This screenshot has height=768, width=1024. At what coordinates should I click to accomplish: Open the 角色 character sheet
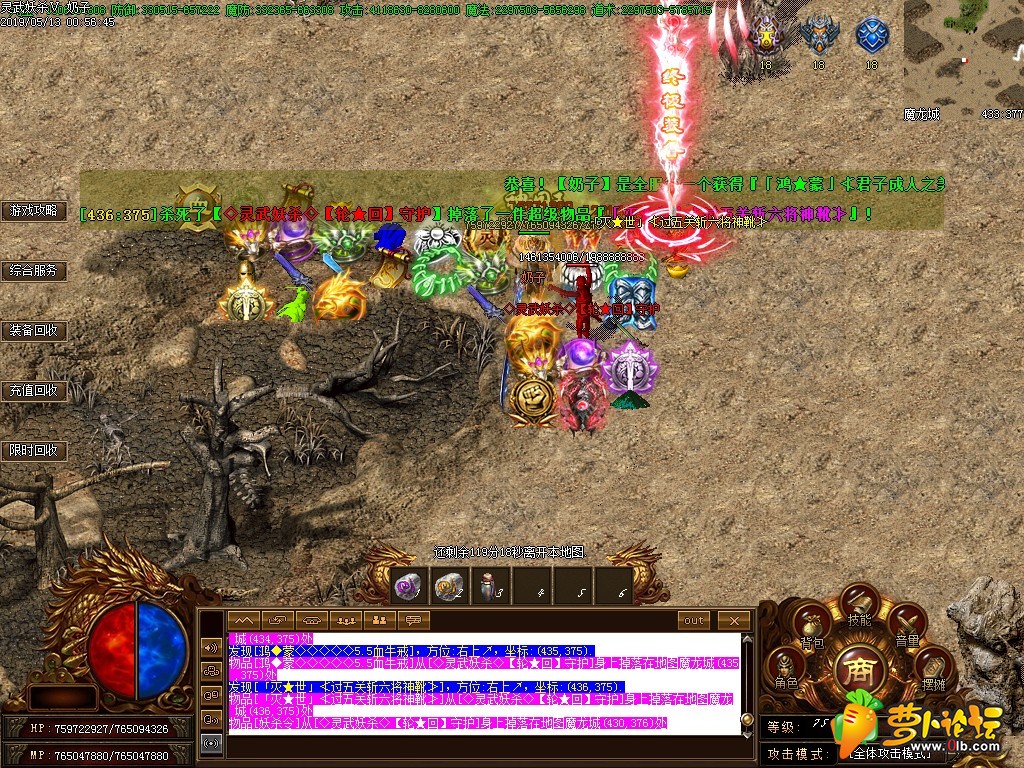787,669
